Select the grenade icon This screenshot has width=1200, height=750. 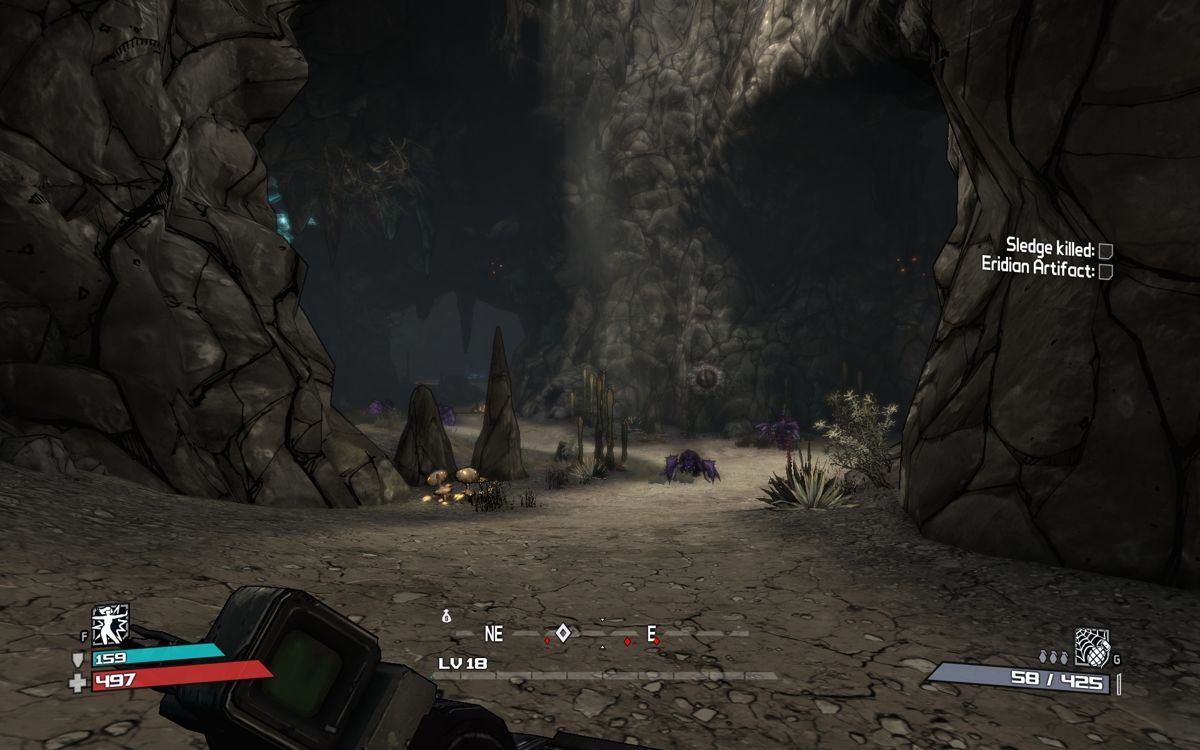point(1091,646)
